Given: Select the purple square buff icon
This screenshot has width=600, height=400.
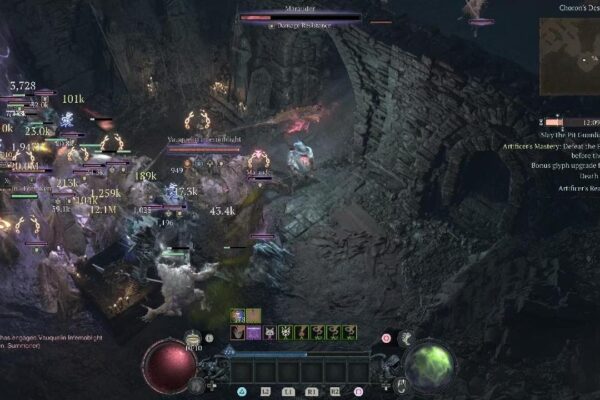Looking at the screenshot, I should click(254, 331).
